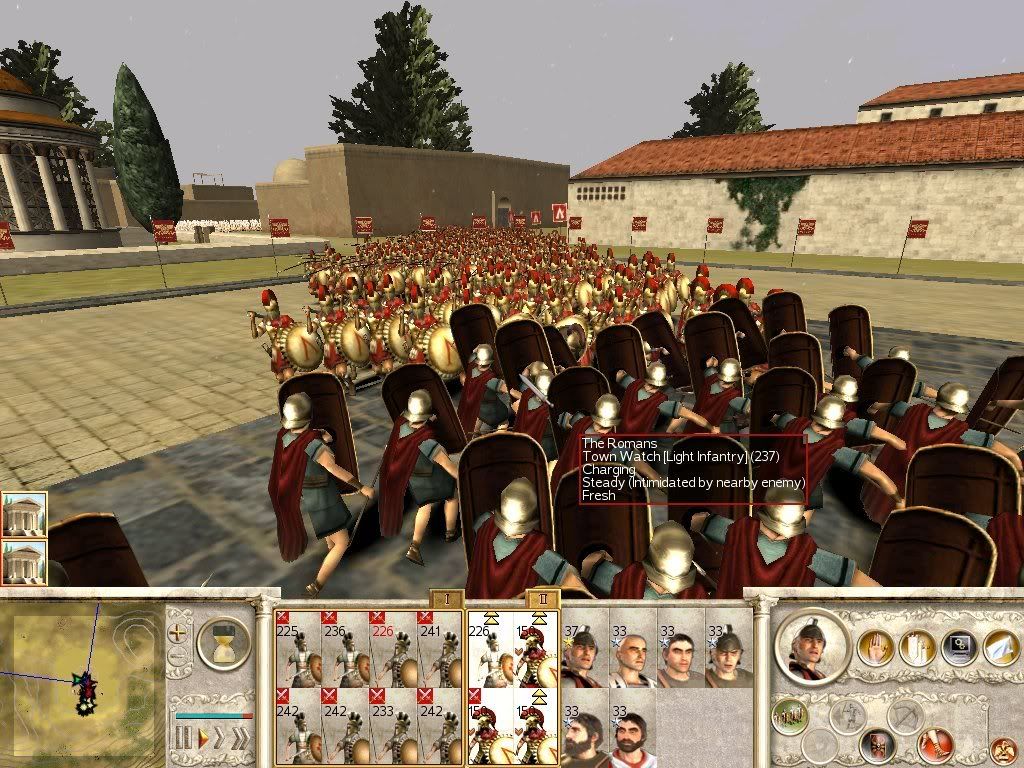Screen dimensions: 1024x768
Task: Switch to the group I tab
Action: click(448, 599)
